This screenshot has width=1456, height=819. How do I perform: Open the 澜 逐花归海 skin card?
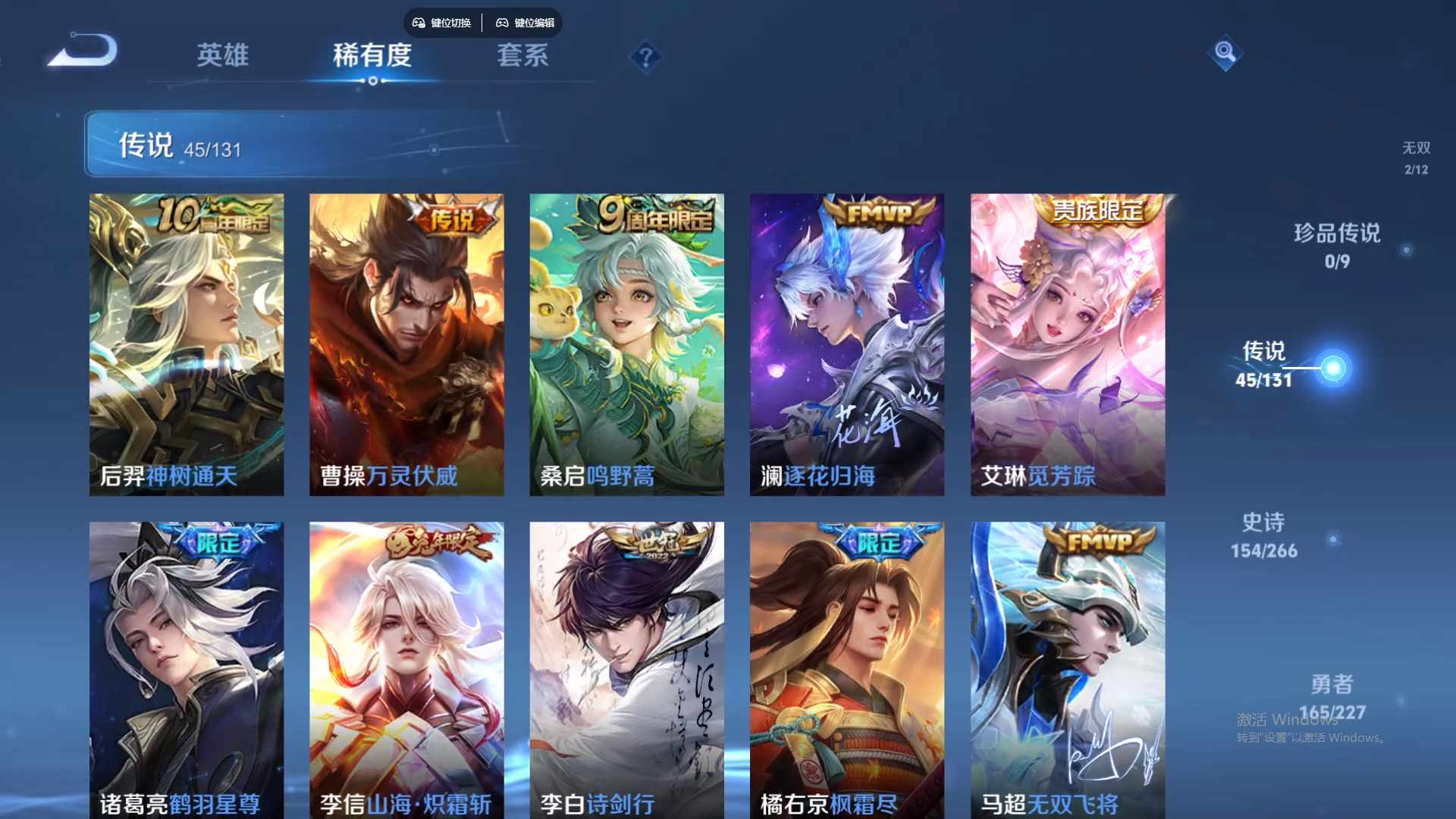tap(846, 344)
